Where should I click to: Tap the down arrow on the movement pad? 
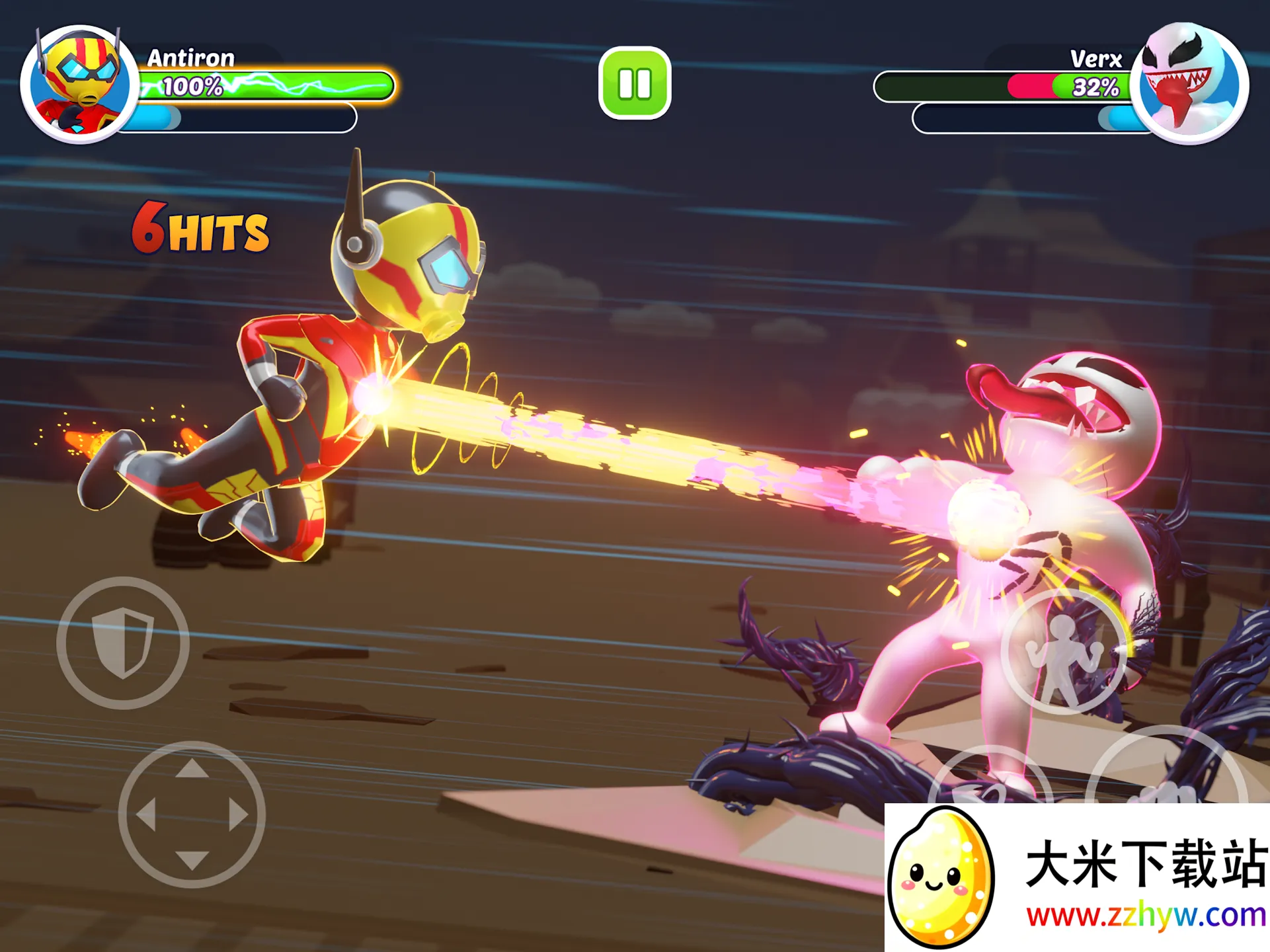coord(192,859)
